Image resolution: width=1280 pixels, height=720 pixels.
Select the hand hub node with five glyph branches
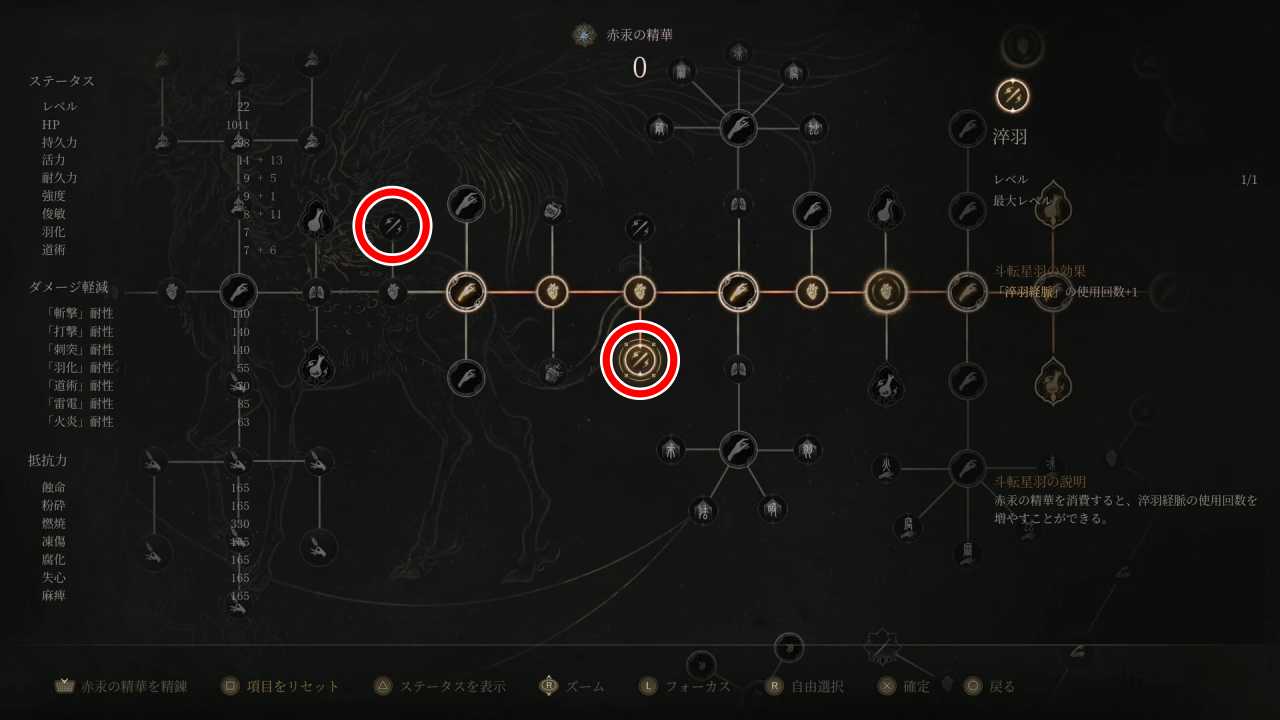tap(738, 128)
